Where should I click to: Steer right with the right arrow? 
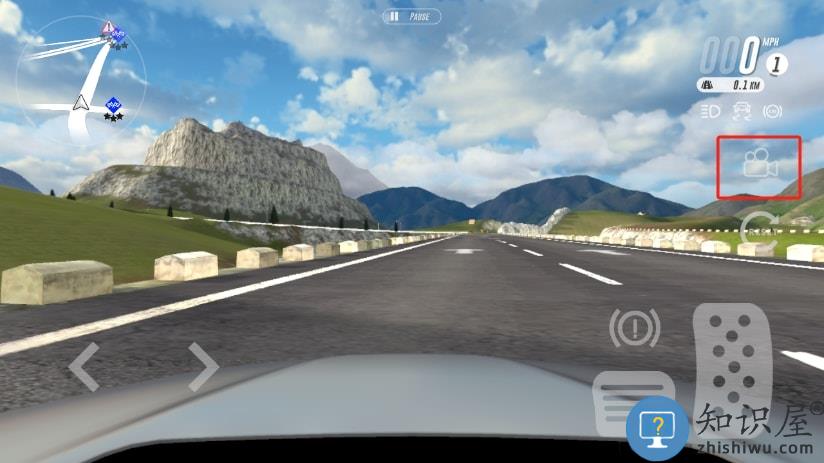pos(203,366)
